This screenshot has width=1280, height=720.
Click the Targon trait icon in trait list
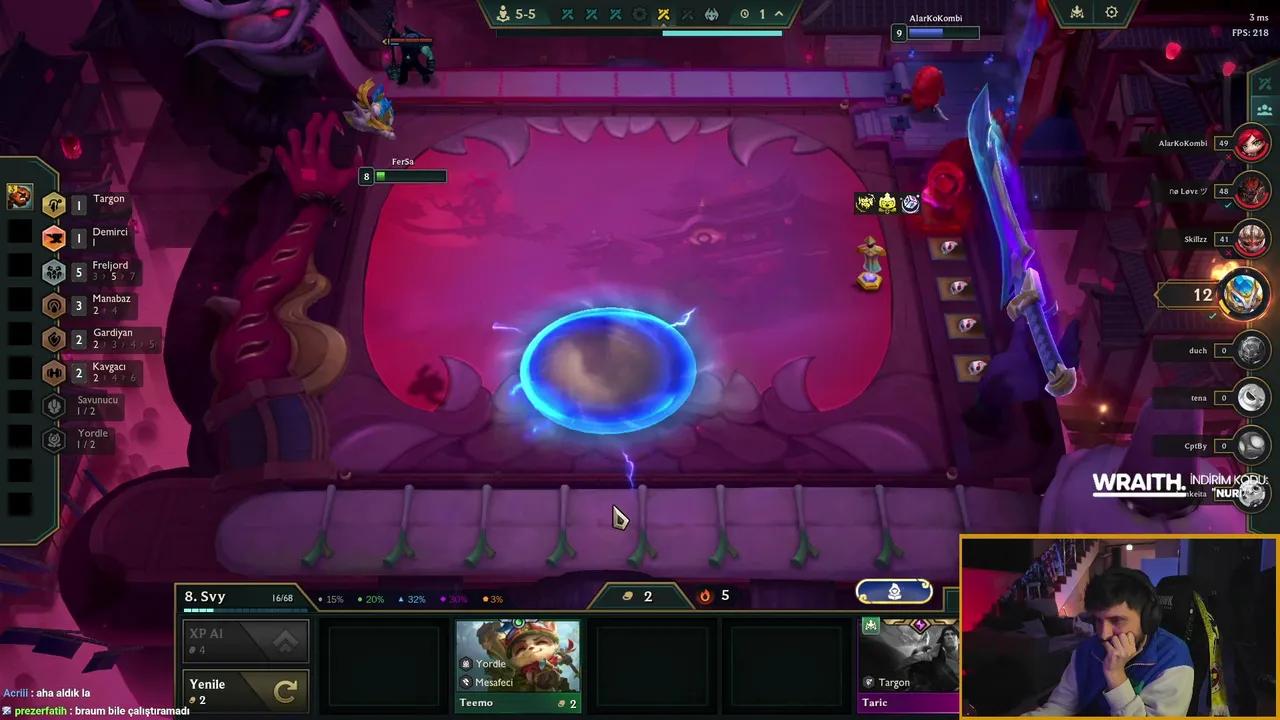click(54, 204)
